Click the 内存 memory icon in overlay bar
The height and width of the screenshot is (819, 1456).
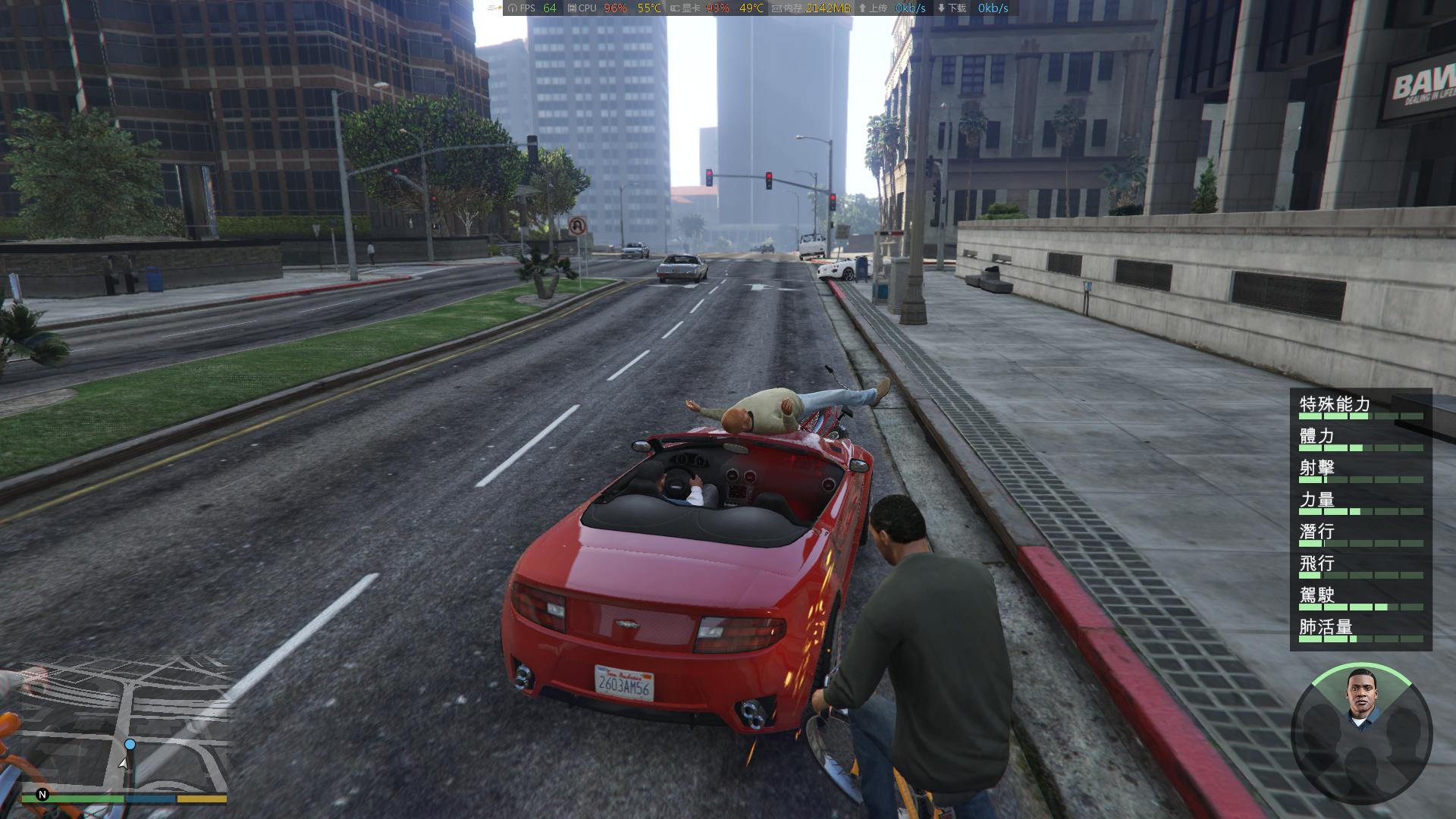(776, 8)
